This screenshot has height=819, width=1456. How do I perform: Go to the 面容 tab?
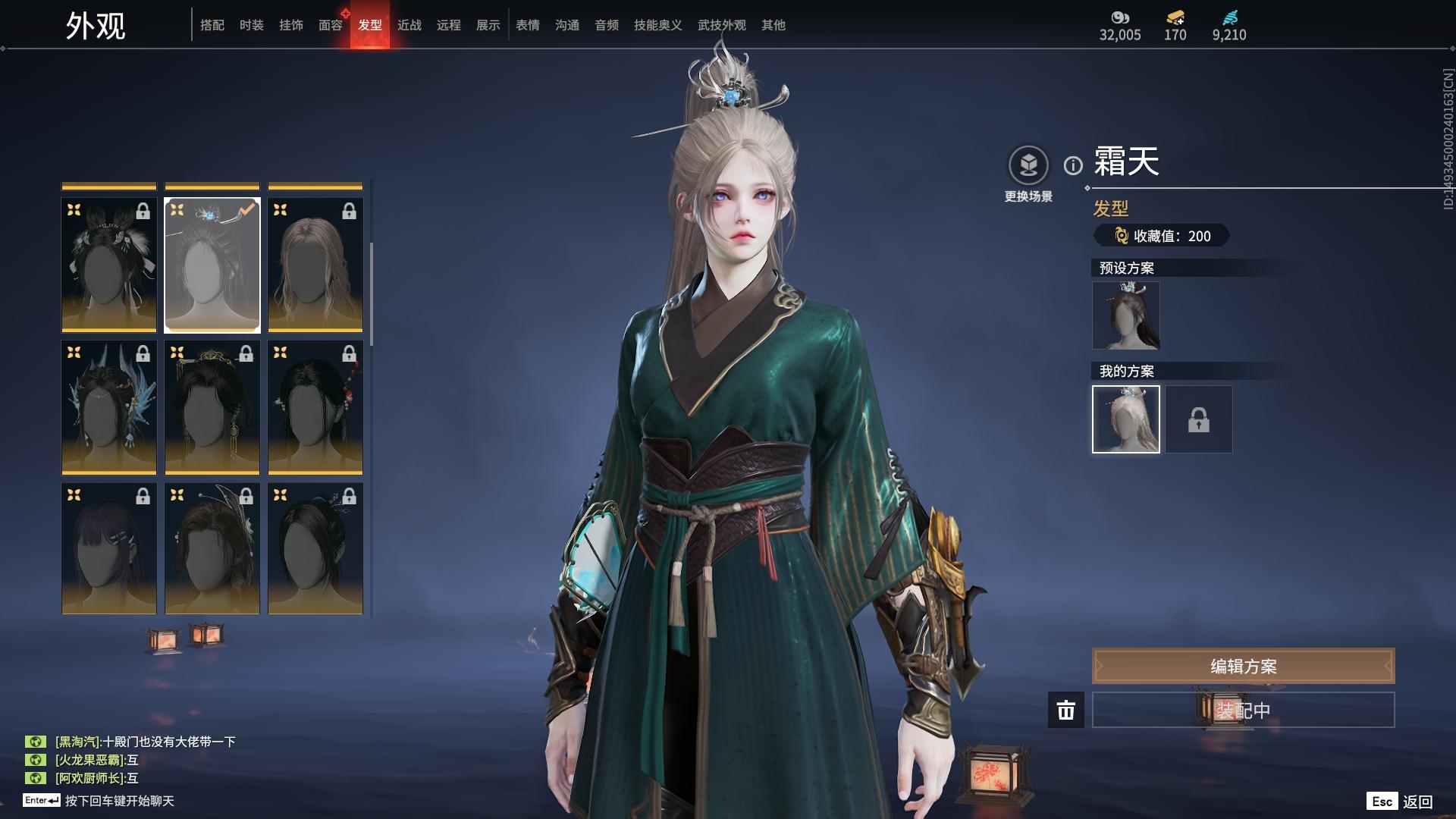point(331,25)
